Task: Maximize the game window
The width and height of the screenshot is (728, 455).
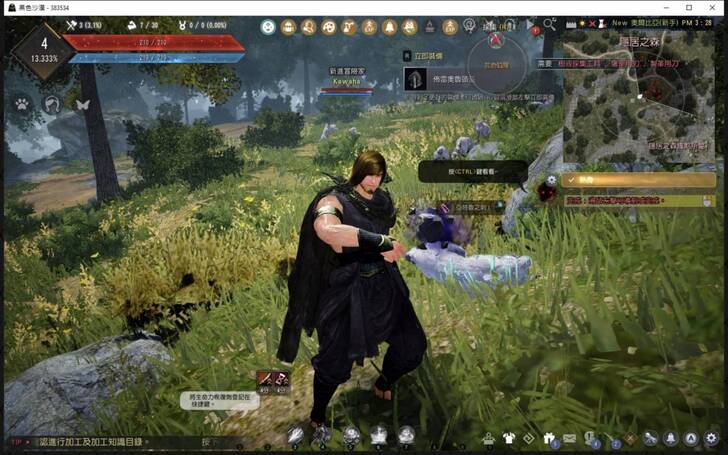Action: tap(688, 7)
